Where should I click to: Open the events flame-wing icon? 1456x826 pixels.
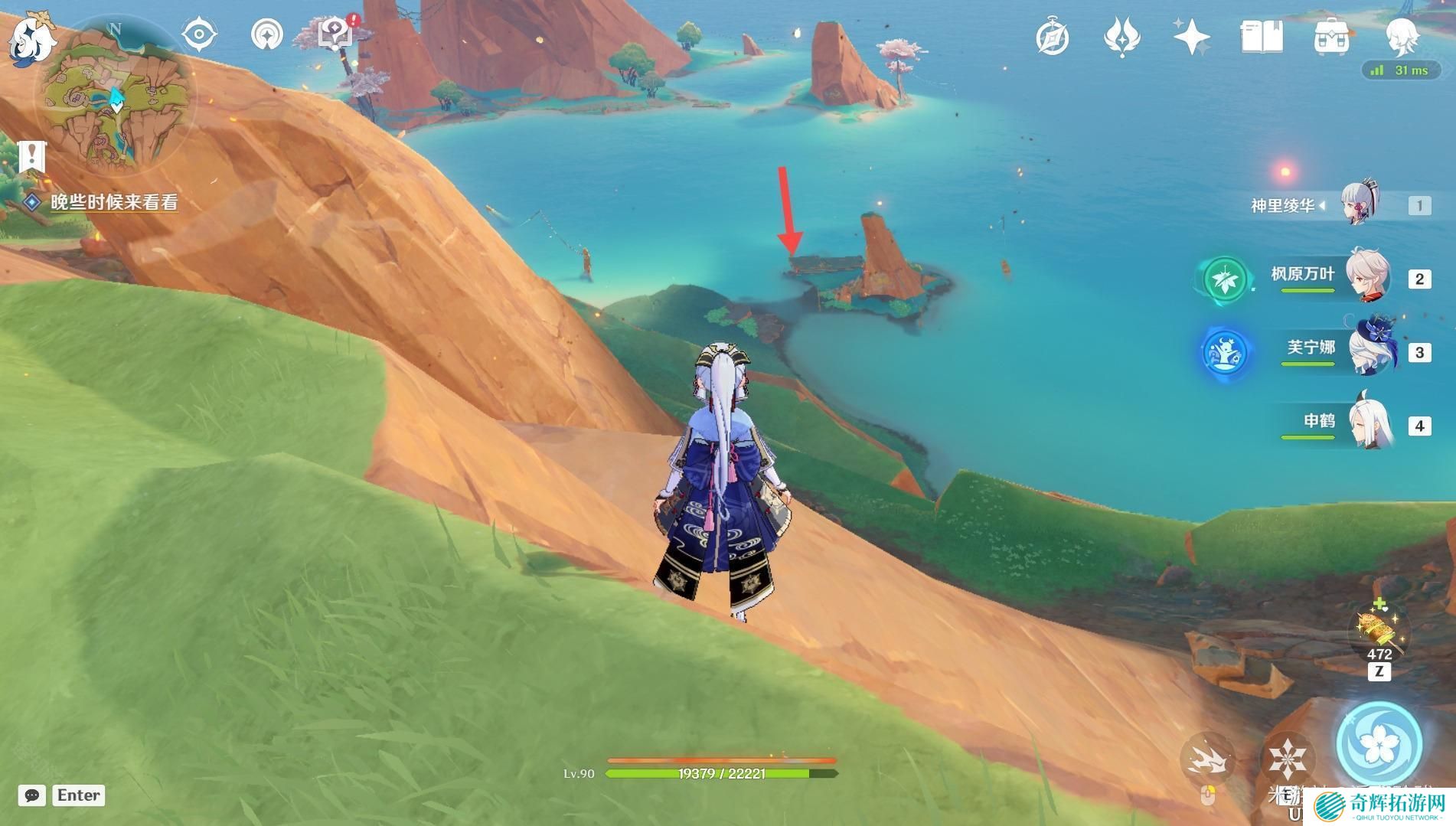click(1122, 37)
